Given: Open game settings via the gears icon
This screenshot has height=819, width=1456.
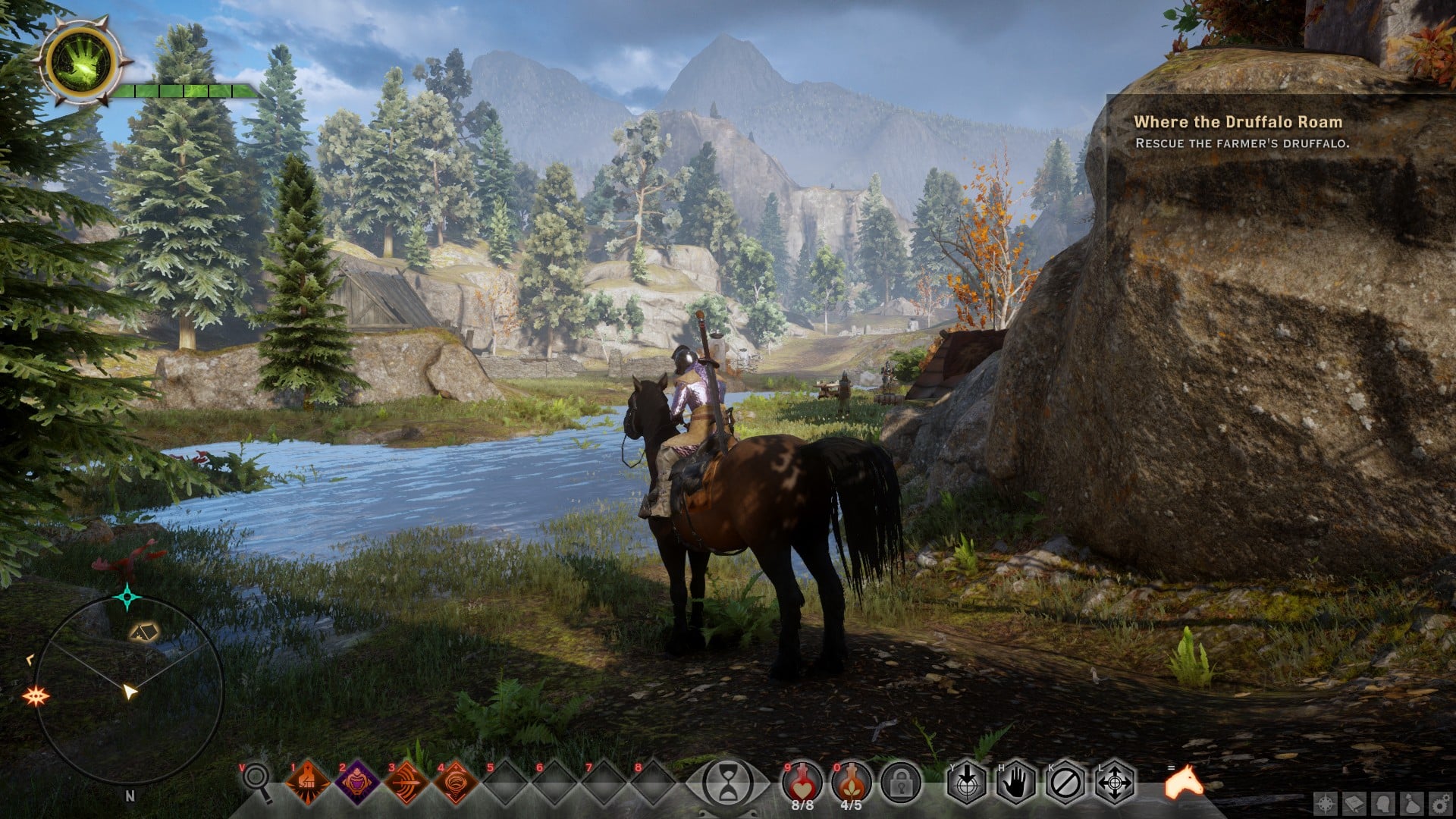Looking at the screenshot, I should tap(1440, 805).
